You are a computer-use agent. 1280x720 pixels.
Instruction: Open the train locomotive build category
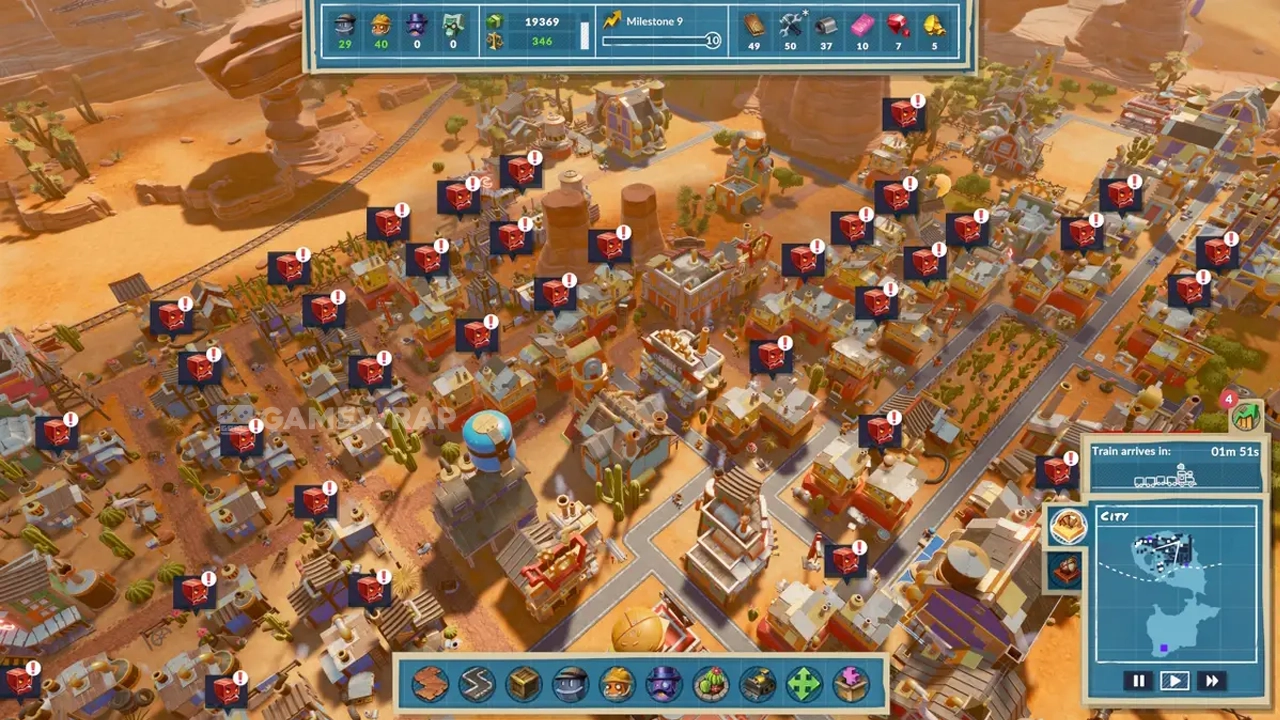[757, 684]
